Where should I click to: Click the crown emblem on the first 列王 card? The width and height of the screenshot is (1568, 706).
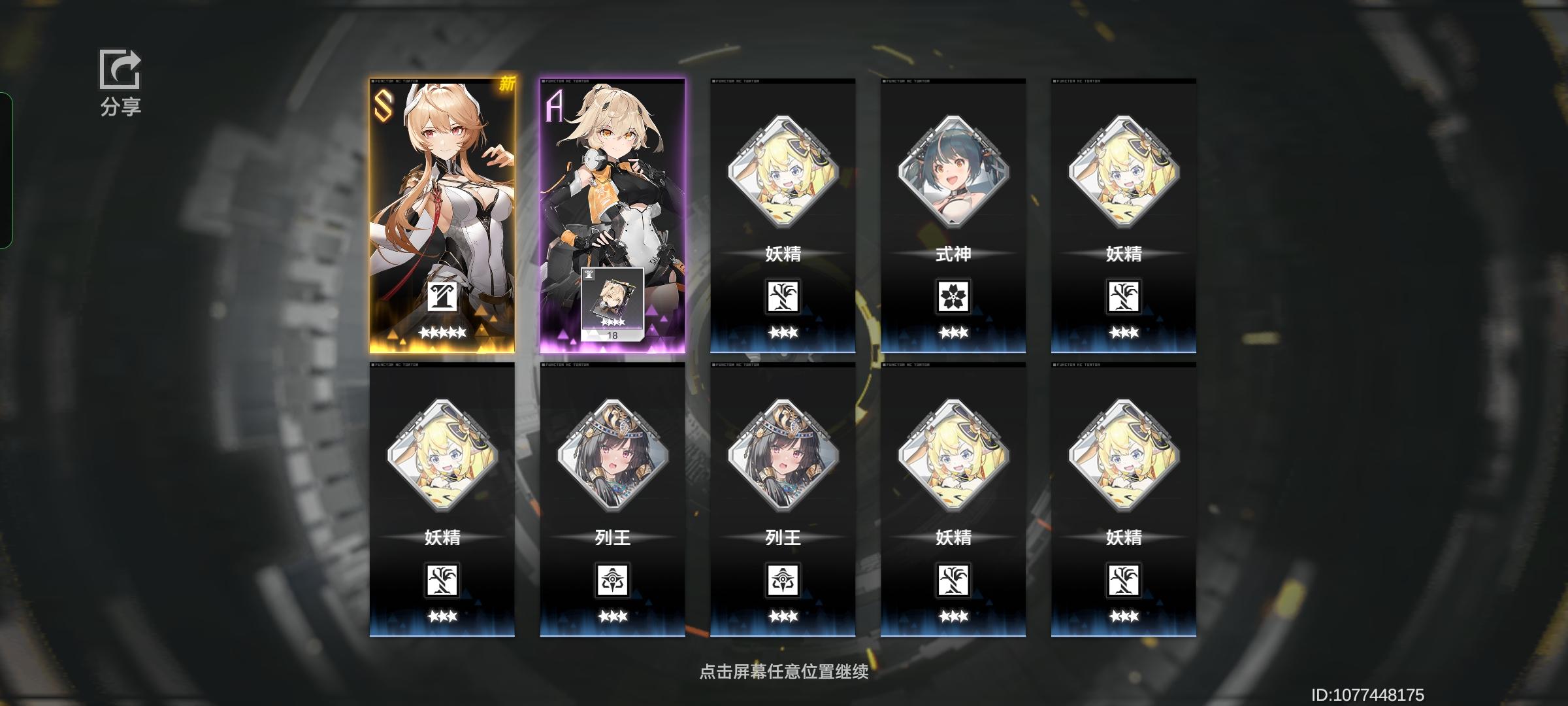click(x=613, y=579)
